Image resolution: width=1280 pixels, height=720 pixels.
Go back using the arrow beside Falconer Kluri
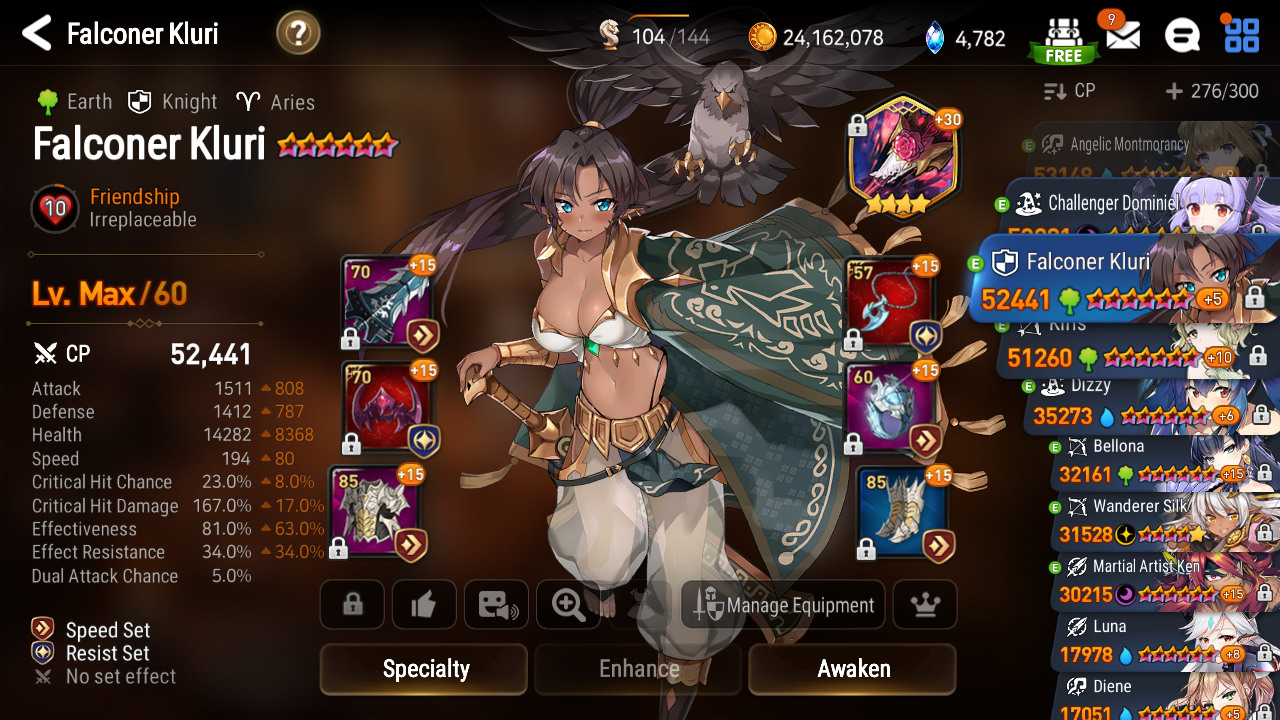[x=37, y=33]
